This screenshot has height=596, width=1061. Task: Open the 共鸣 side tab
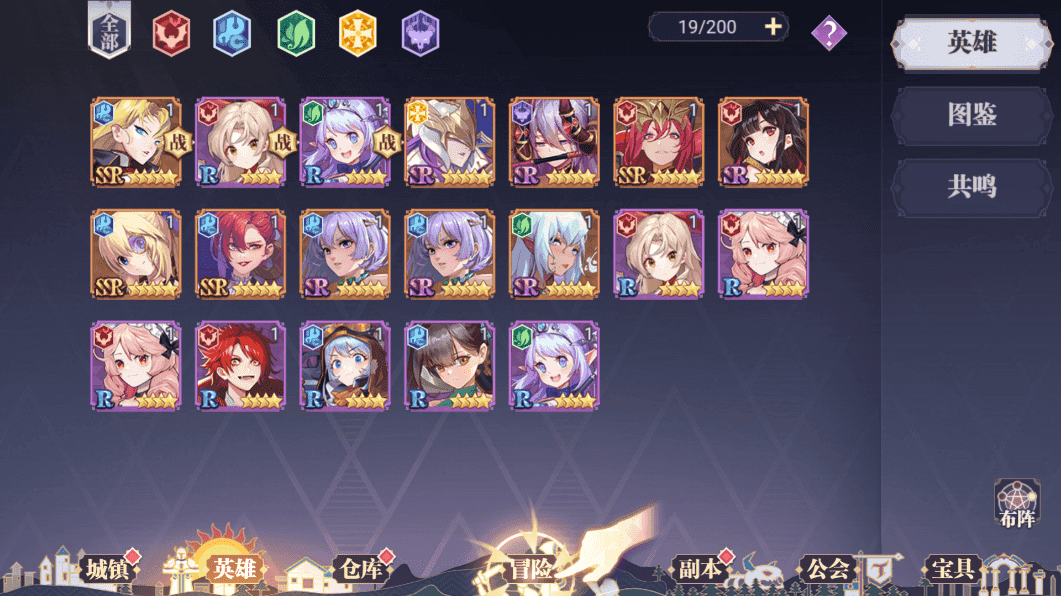[x=971, y=186]
